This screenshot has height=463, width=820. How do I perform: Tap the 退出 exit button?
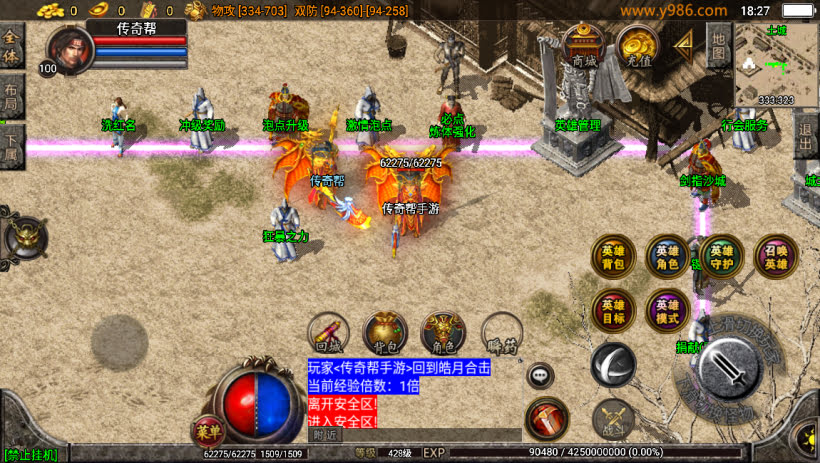(x=806, y=137)
